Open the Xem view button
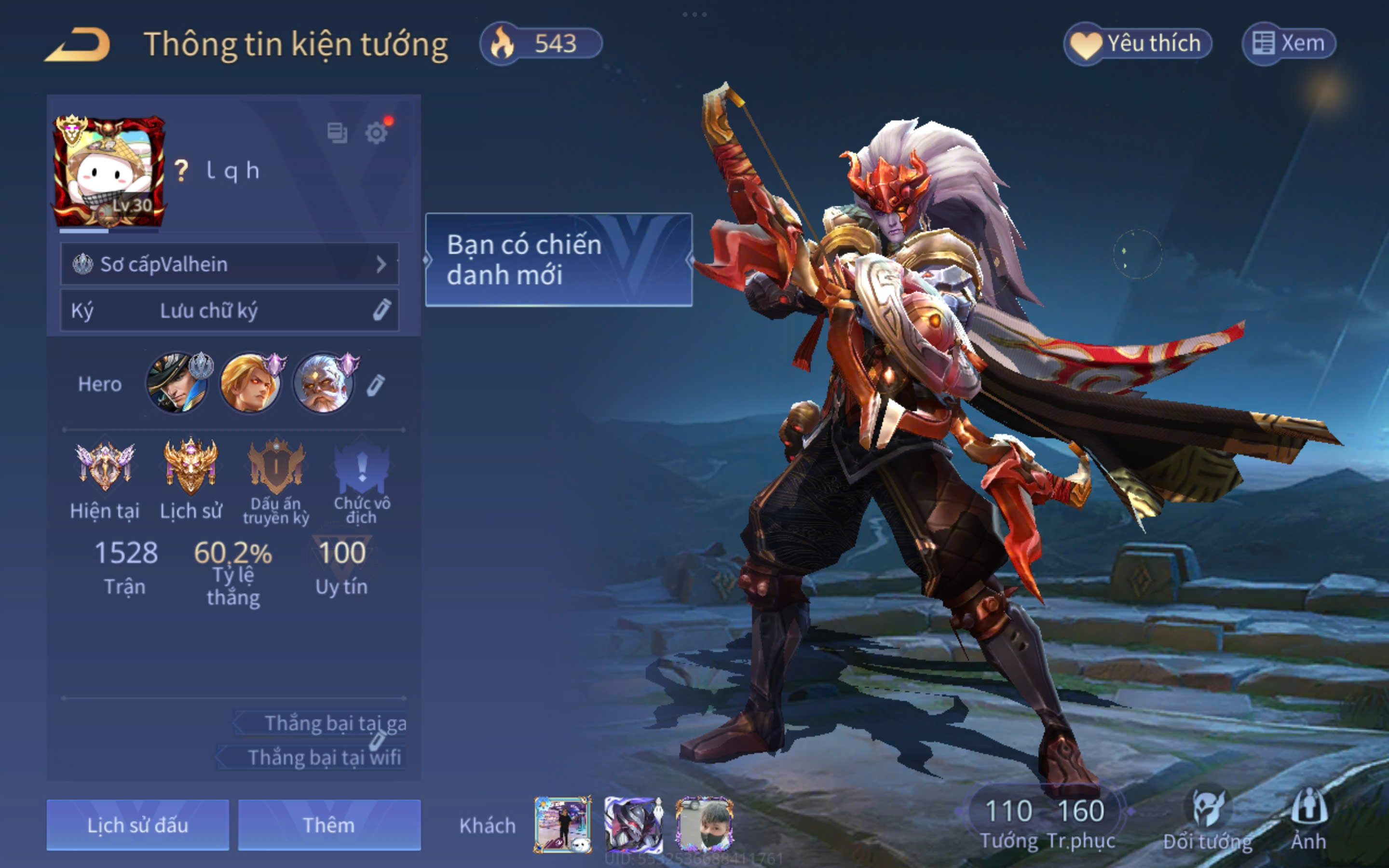This screenshot has height=868, width=1389. tap(1289, 43)
